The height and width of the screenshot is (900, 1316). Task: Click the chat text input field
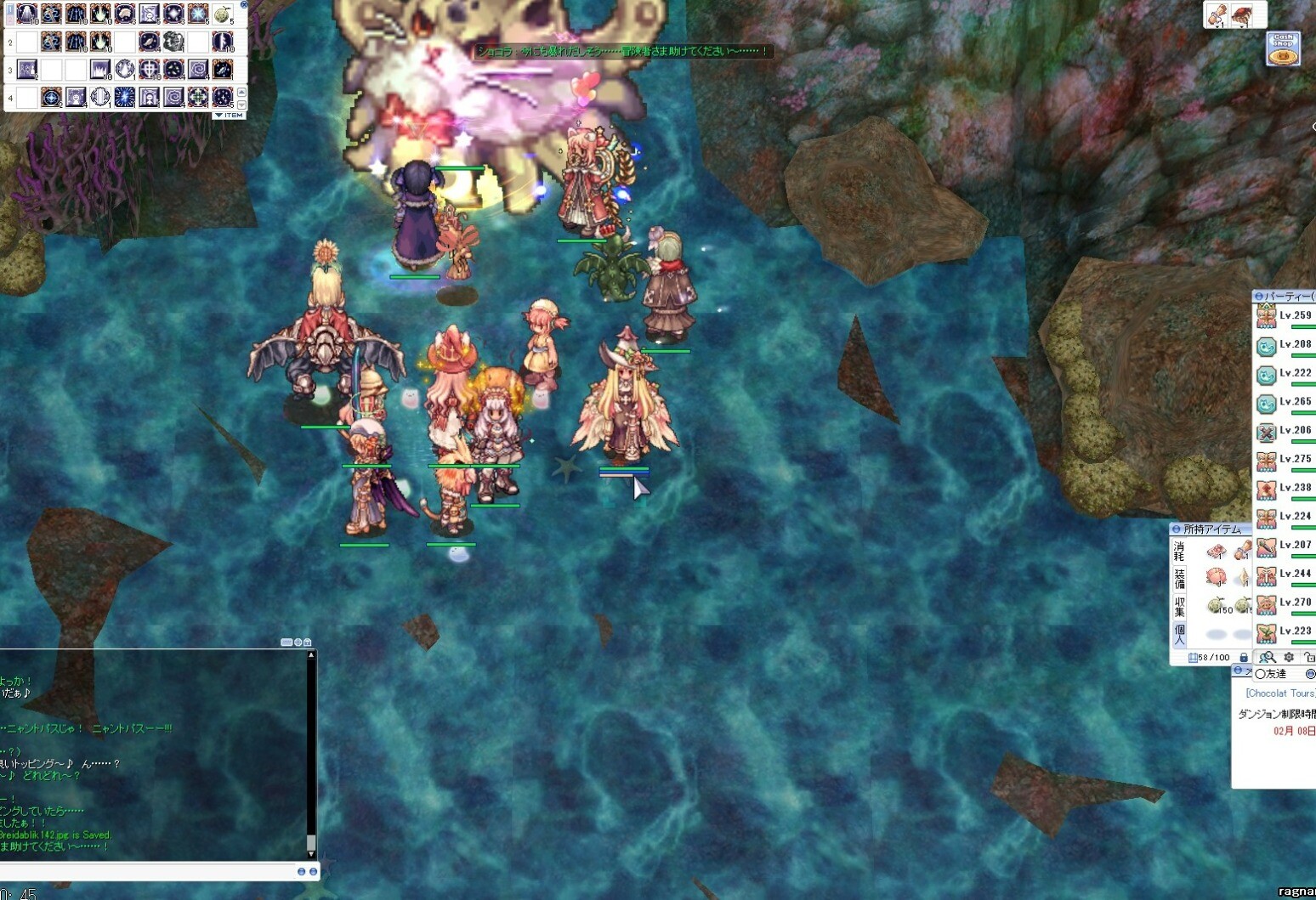pyautogui.click(x=149, y=871)
